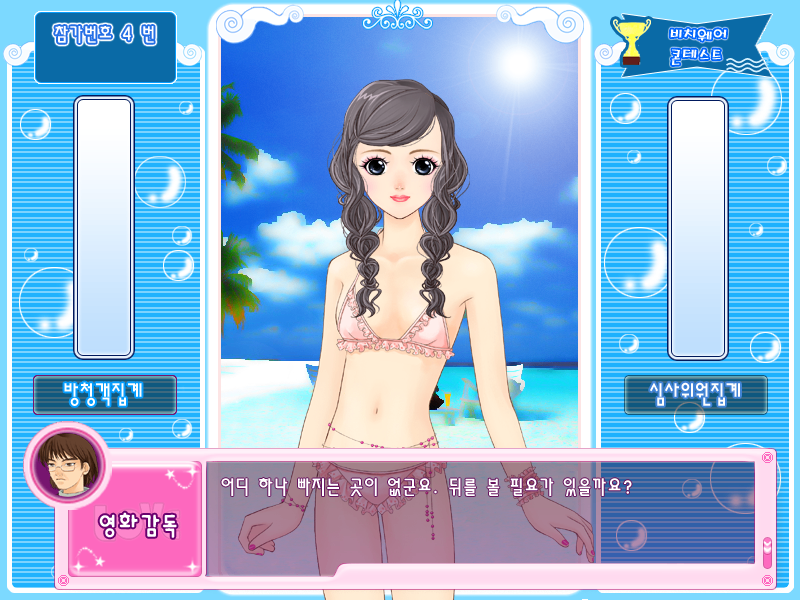800x600 pixels.
Task: Select the 방청객집계 audience tally button
Action: coord(105,395)
